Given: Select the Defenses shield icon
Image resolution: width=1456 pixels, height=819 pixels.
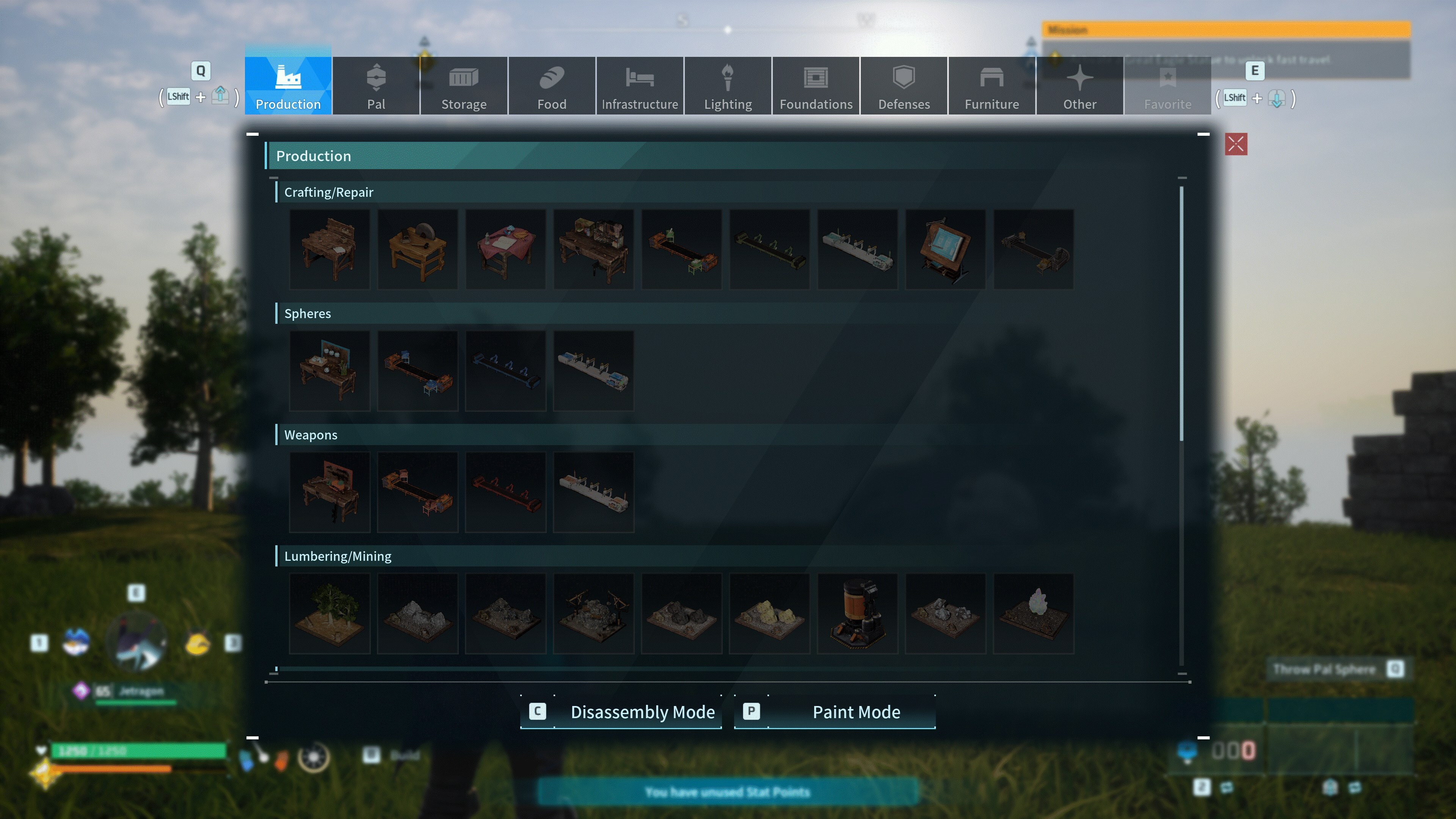Looking at the screenshot, I should click(x=903, y=85).
